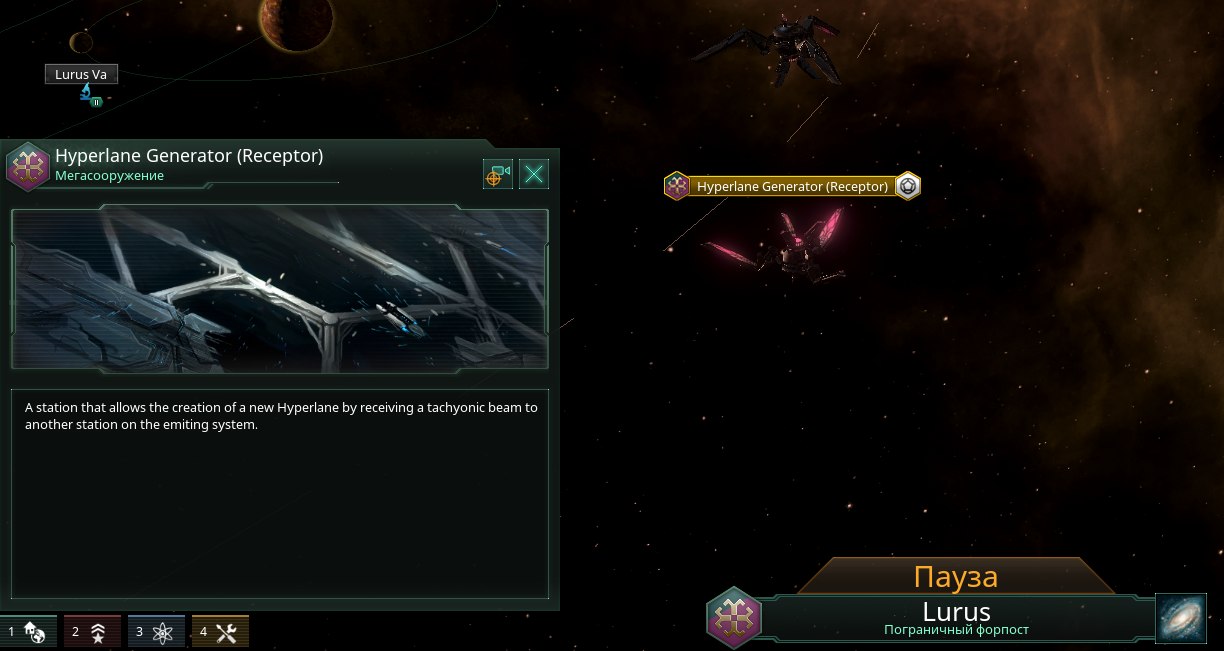The width and height of the screenshot is (1224, 651).
Task: Select the Hyperlane Generator (Receptor) name tag
Action: point(792,186)
